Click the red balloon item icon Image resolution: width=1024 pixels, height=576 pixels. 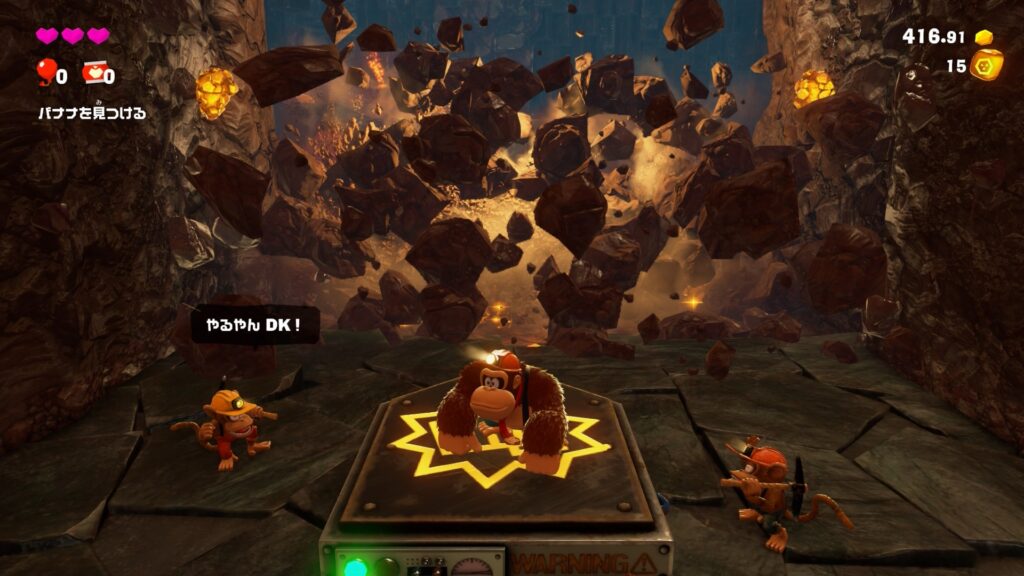(x=46, y=71)
